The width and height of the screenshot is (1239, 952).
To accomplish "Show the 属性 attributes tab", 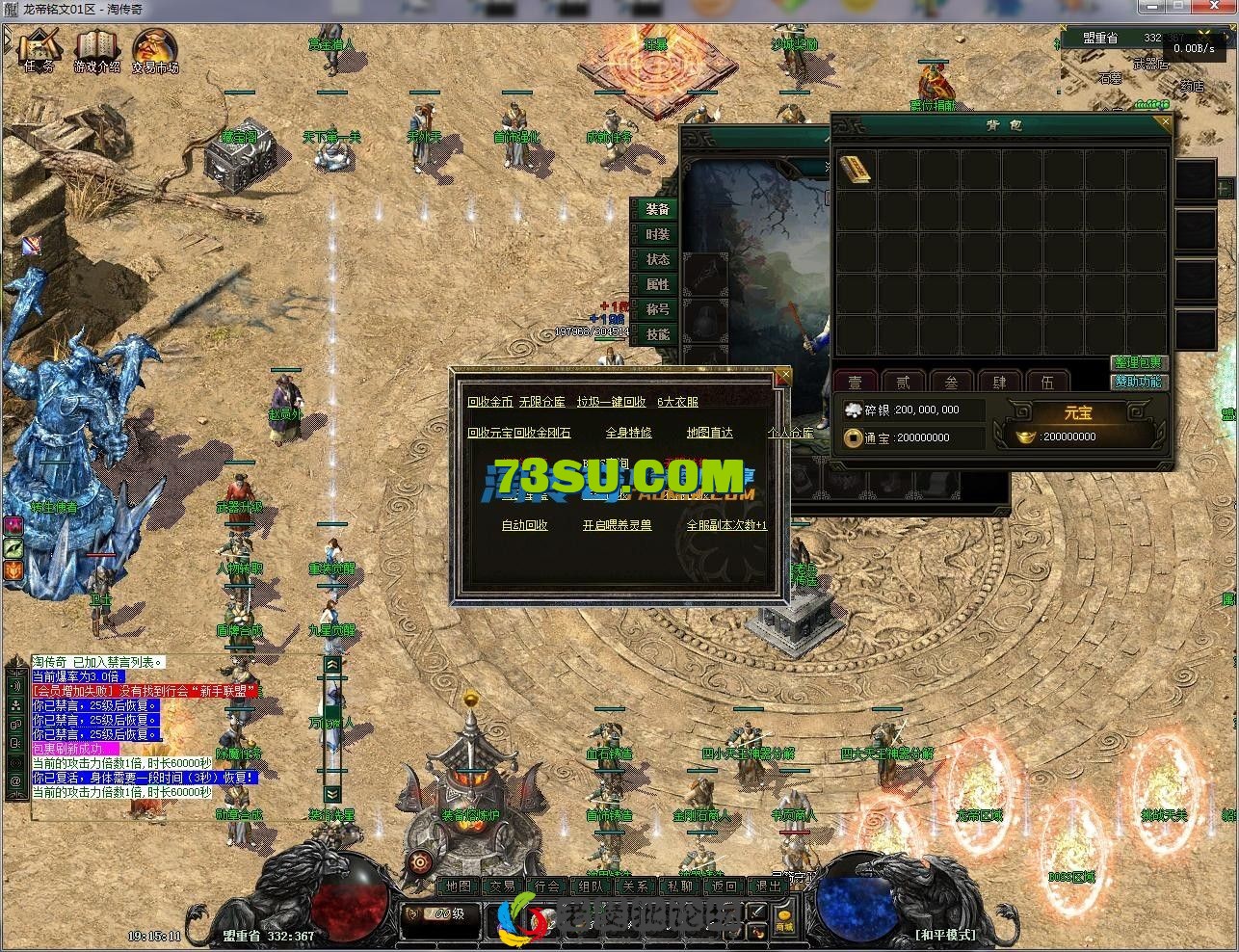I will [x=658, y=285].
